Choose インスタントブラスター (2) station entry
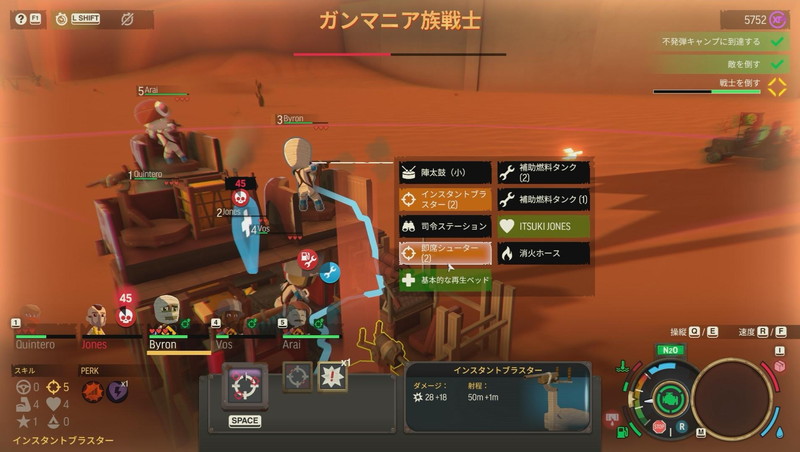Screen dimensions: 800x452 (x=445, y=199)
